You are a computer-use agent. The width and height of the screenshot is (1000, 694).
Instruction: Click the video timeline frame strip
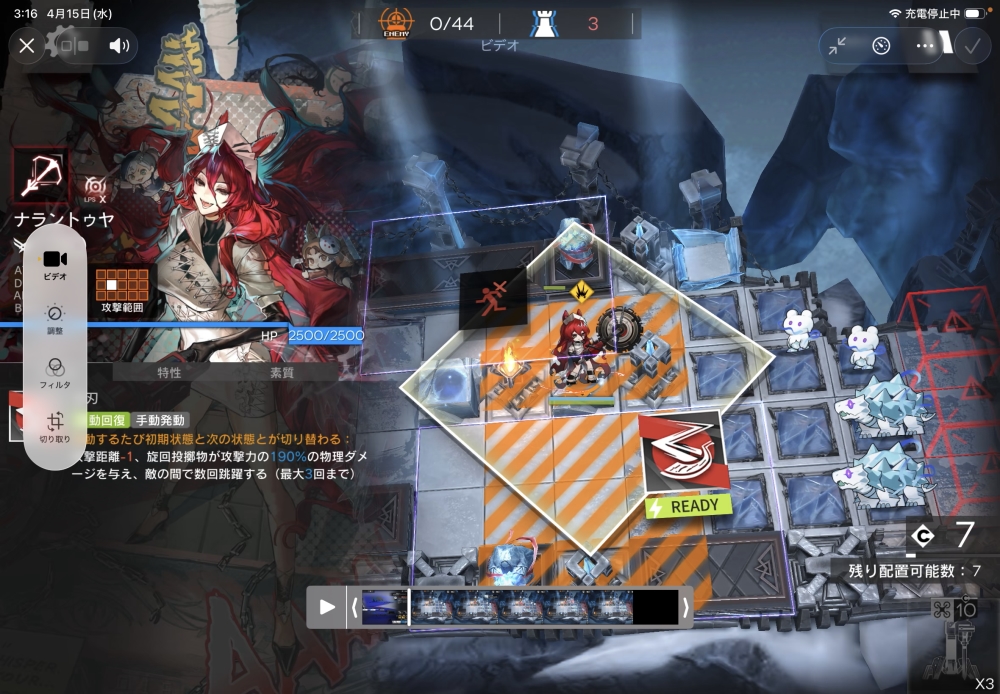pos(520,606)
